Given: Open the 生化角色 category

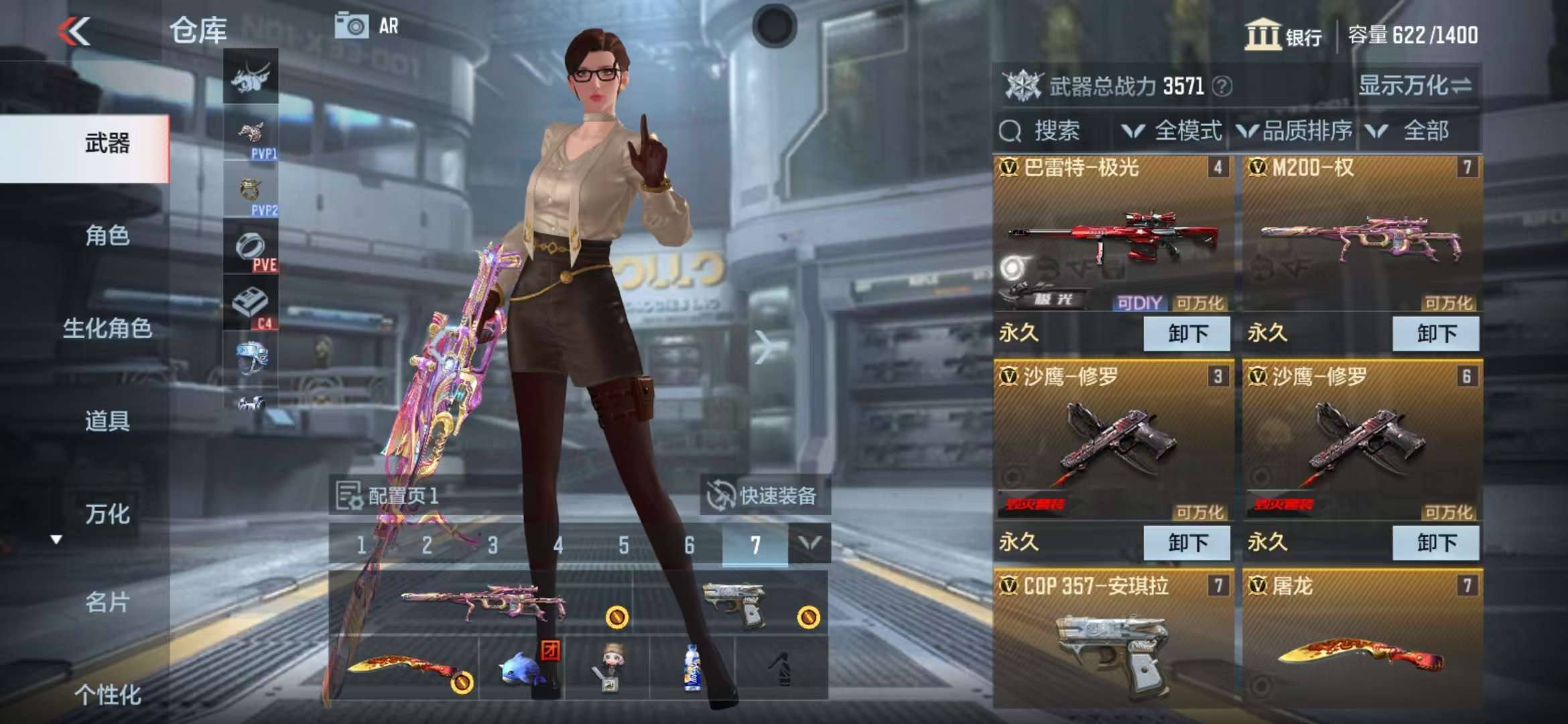Looking at the screenshot, I should tap(107, 328).
